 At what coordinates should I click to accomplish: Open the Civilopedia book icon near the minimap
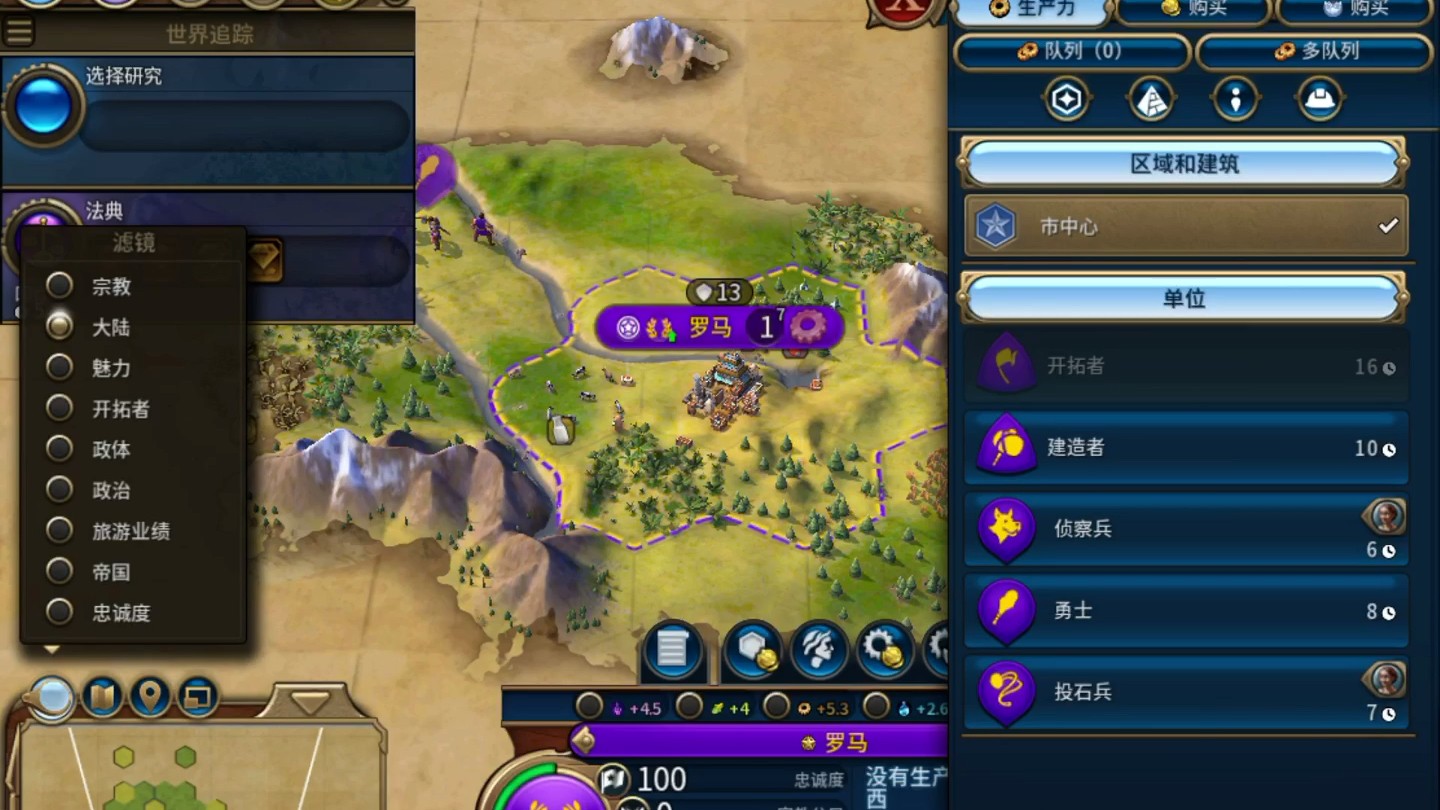point(101,698)
